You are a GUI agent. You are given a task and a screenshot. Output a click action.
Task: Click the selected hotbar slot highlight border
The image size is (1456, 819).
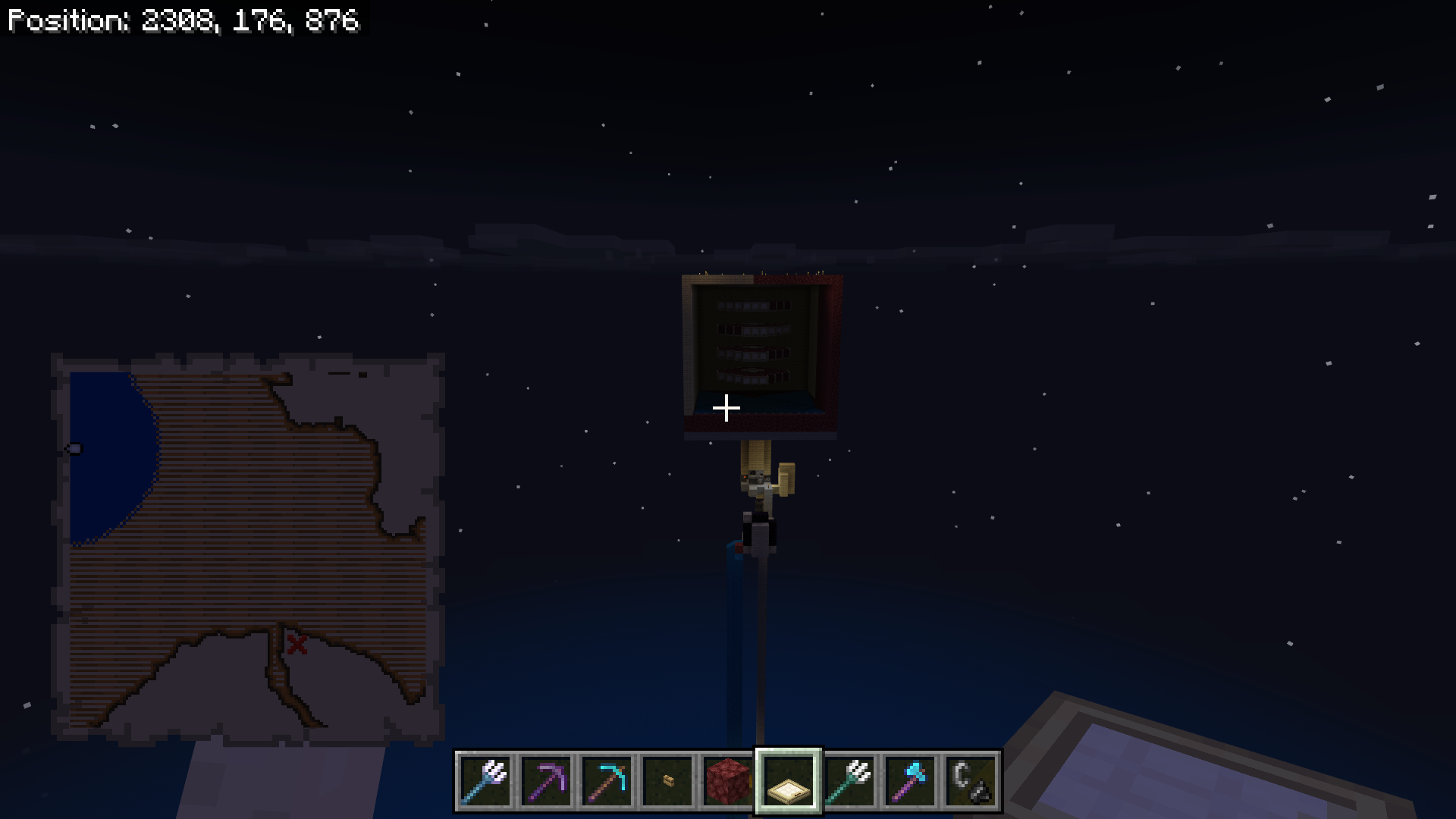789,755
